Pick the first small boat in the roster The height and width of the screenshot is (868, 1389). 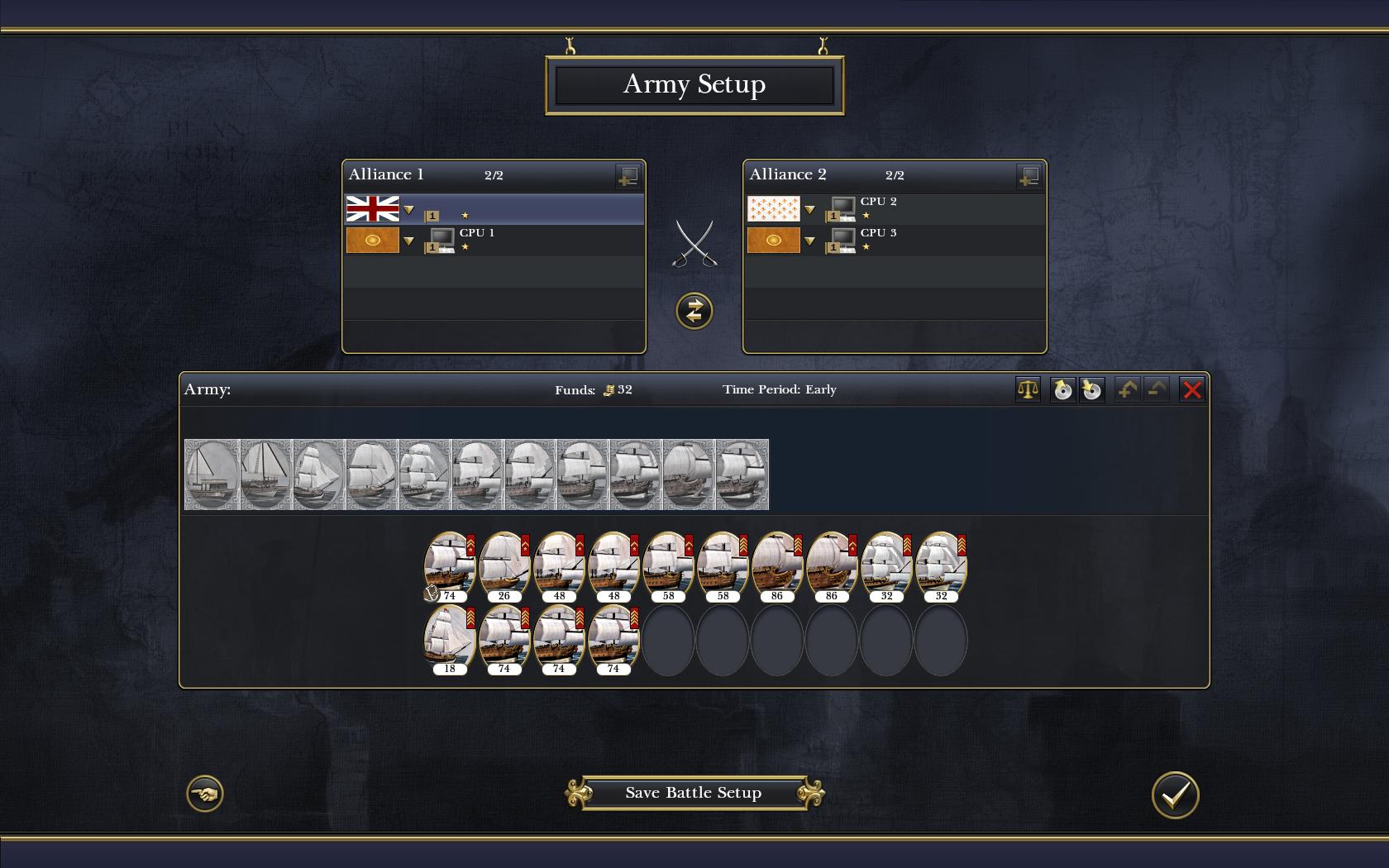(x=212, y=475)
